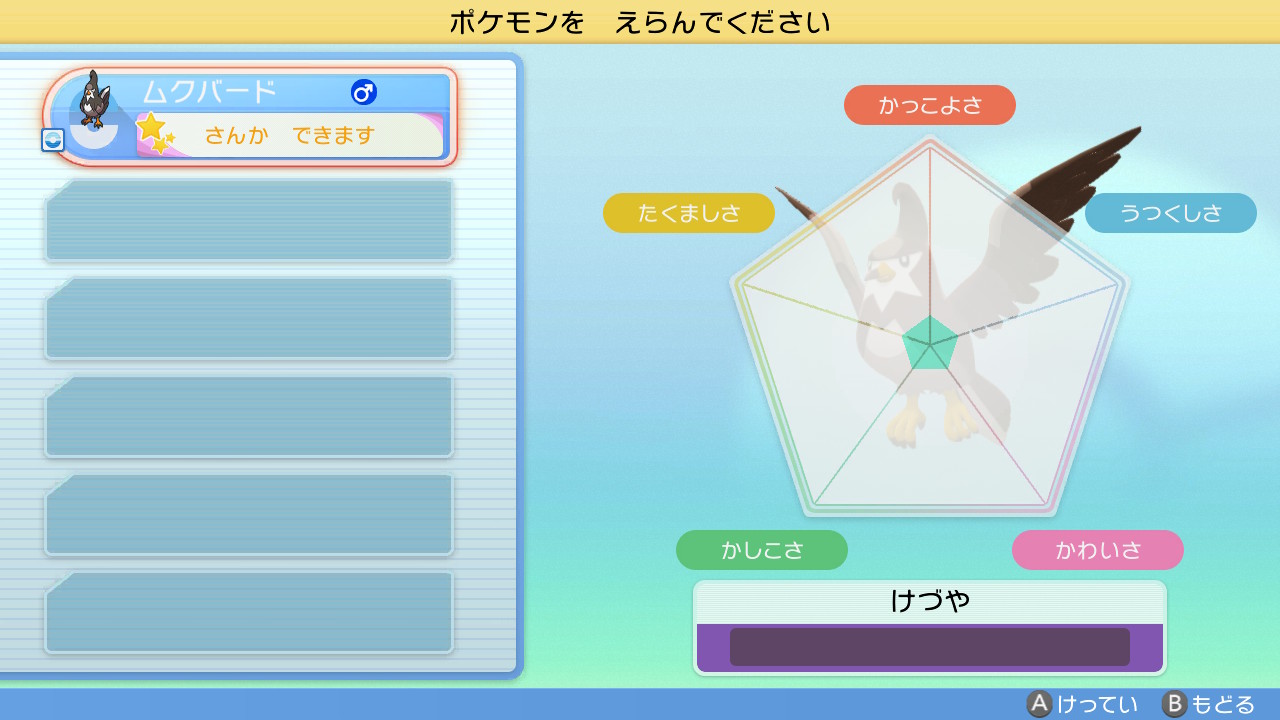1280x720 pixels.
Task: Select the たくましさ (Toughness) label
Action: pos(688,213)
